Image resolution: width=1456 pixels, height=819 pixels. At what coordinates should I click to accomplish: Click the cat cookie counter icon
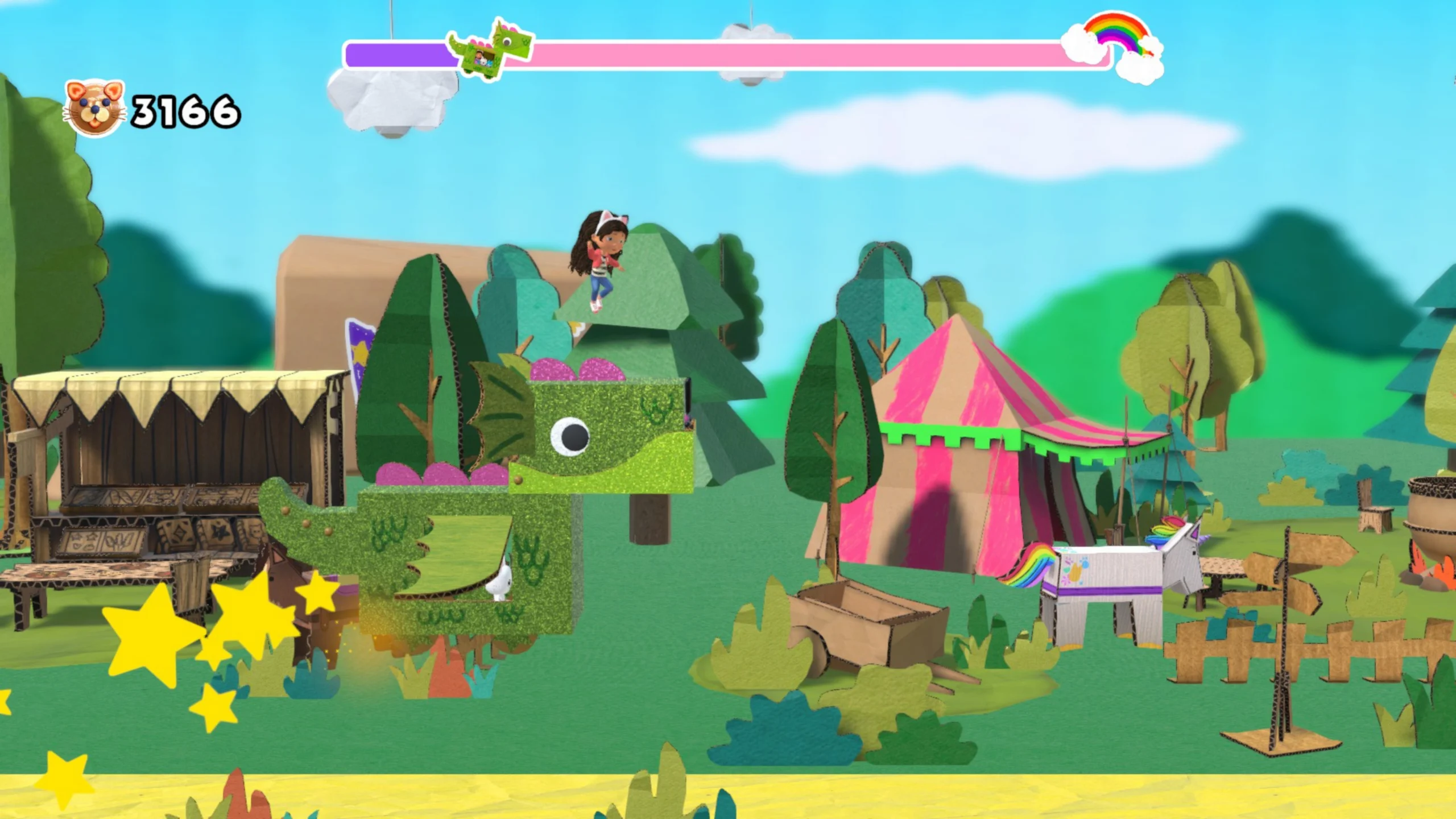(94, 108)
